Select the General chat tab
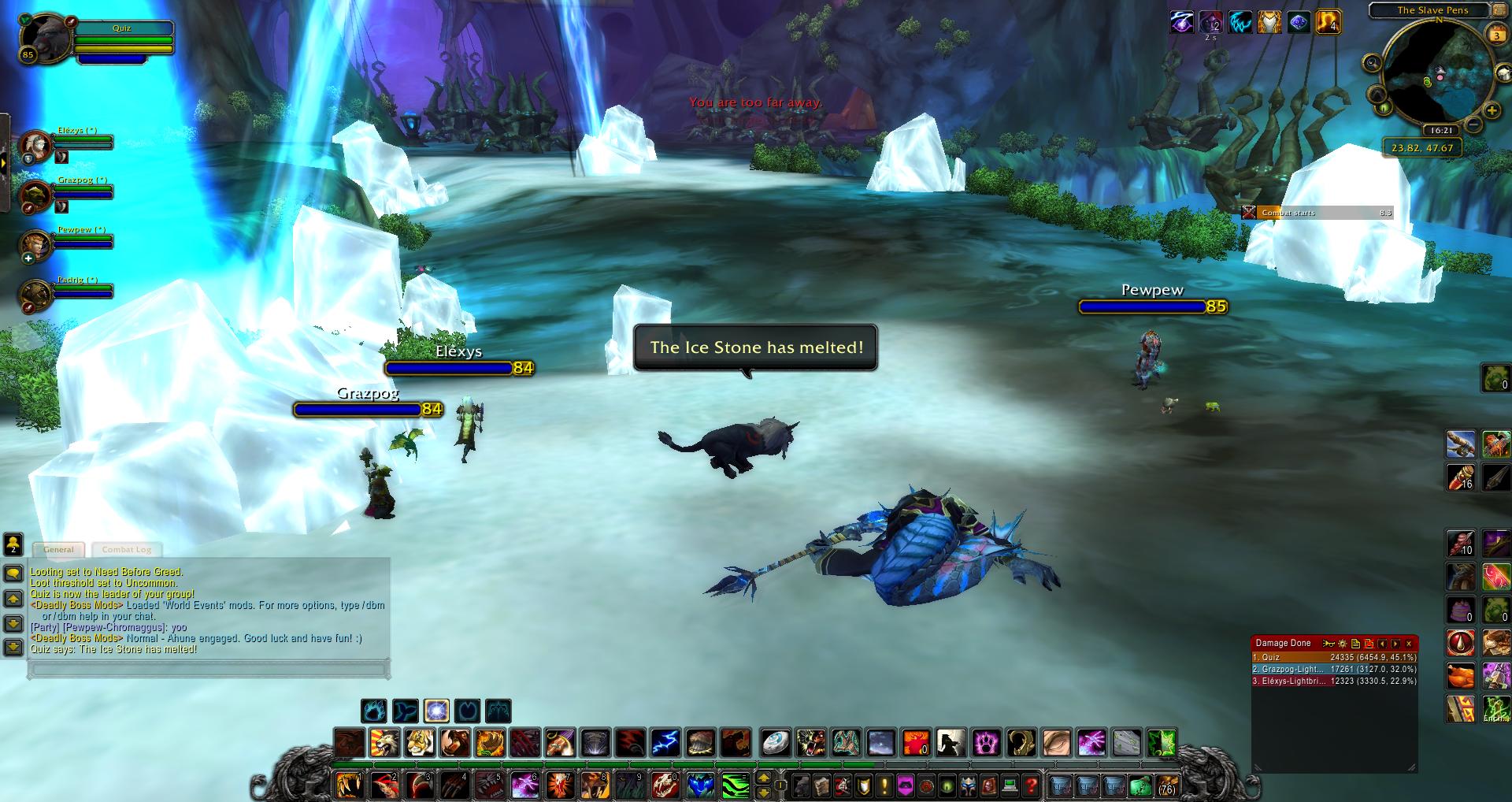The width and height of the screenshot is (1512, 802). coord(59,549)
